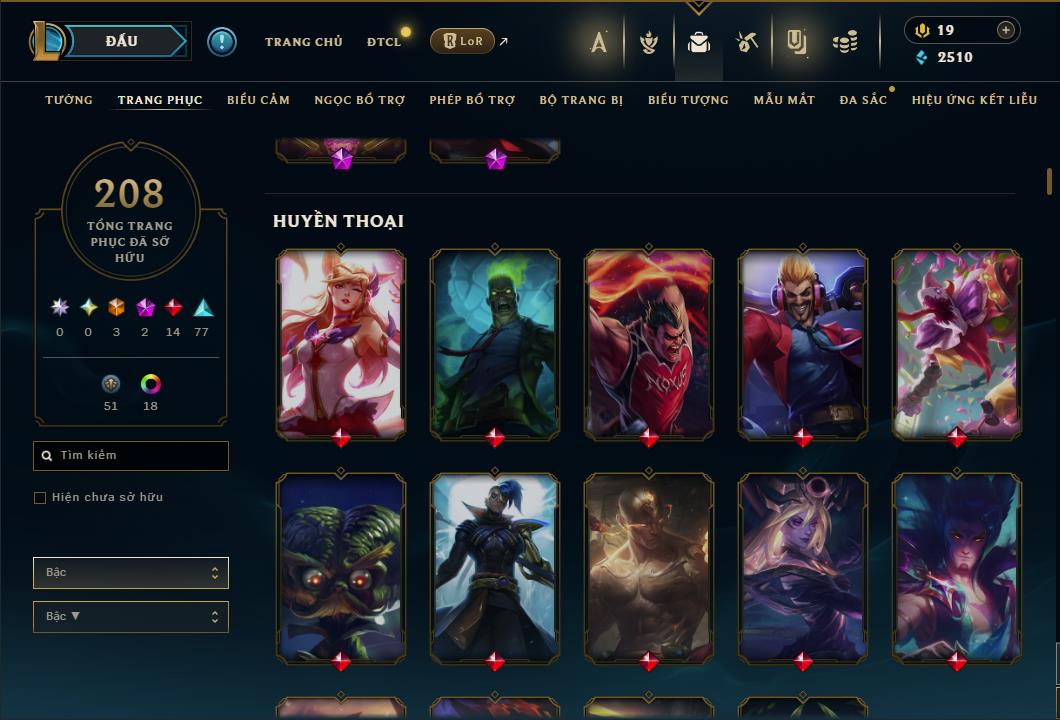The image size is (1060, 720).
Task: Toggle the Hiện chưa sở hữu checkbox
Action: (x=40, y=498)
